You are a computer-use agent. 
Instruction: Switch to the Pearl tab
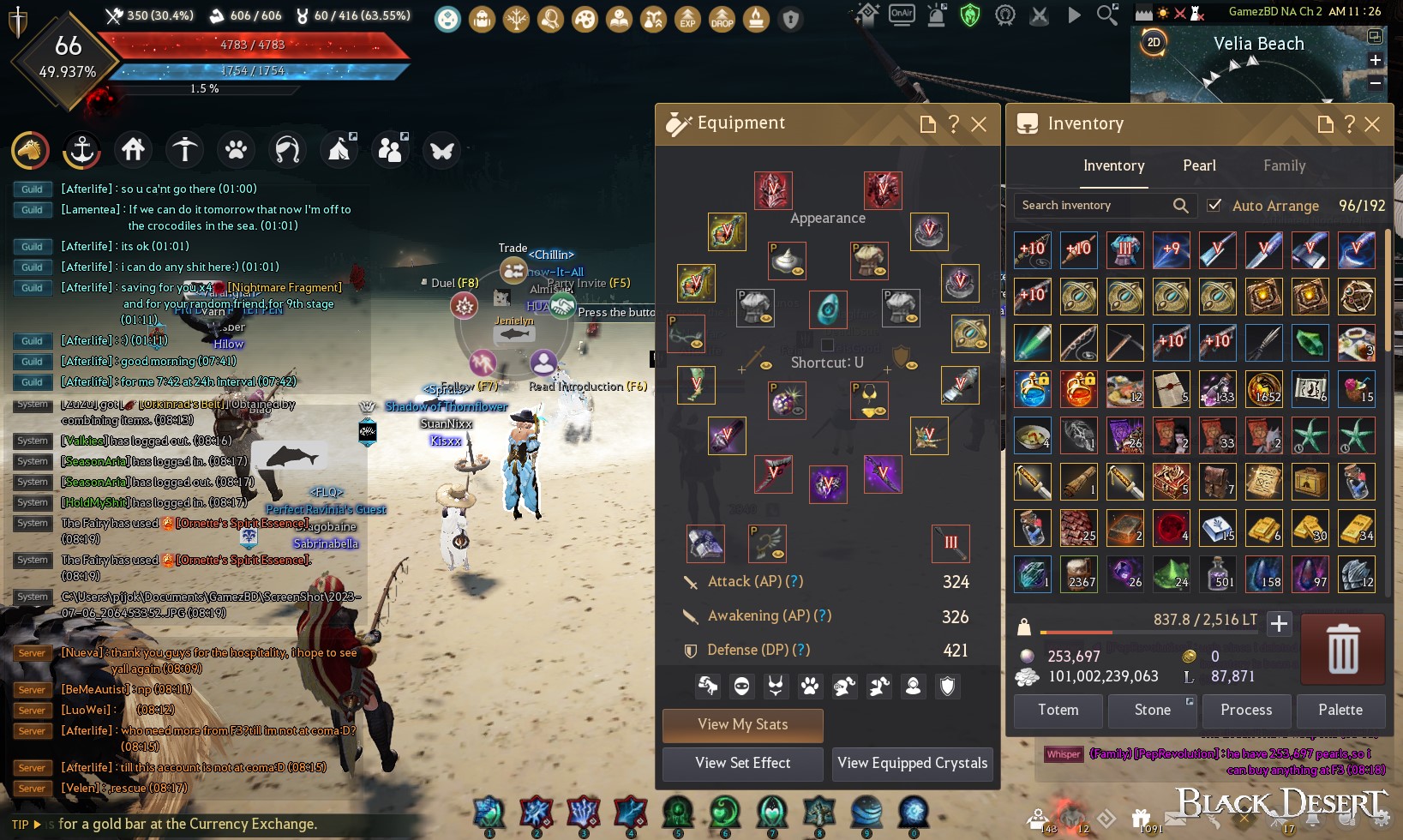pyautogui.click(x=1199, y=166)
